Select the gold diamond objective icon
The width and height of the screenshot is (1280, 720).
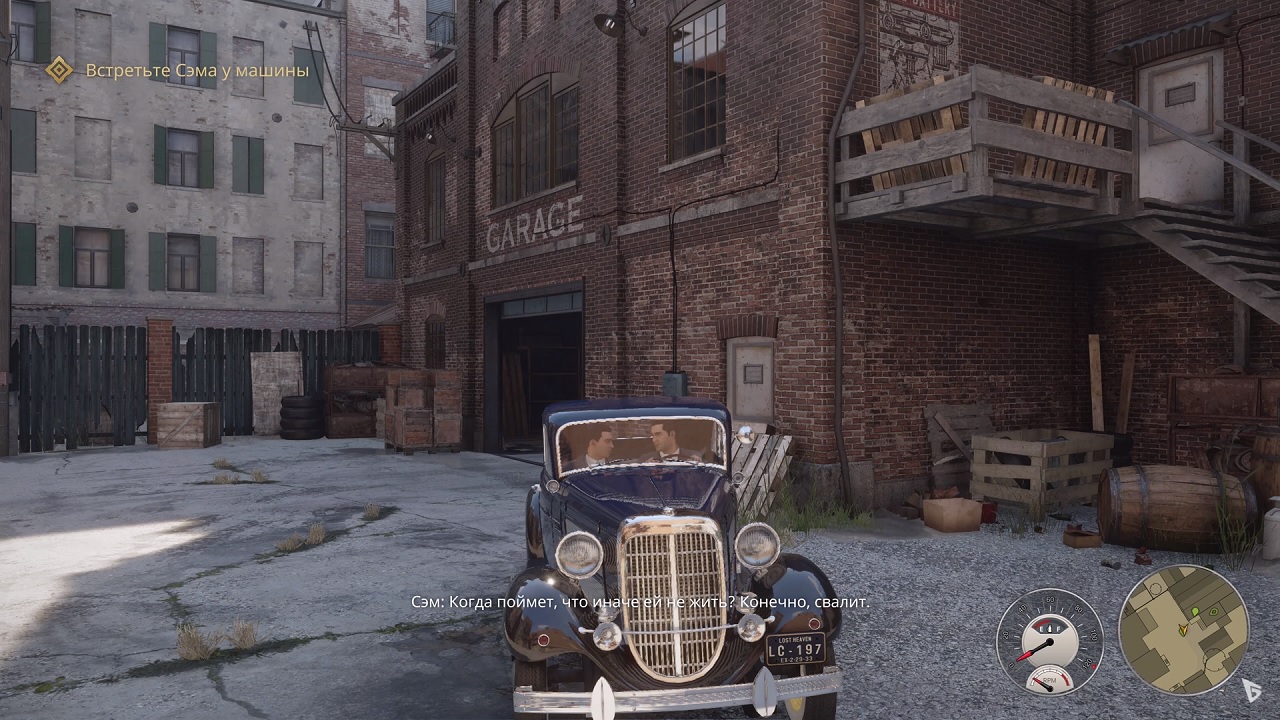pyautogui.click(x=59, y=70)
